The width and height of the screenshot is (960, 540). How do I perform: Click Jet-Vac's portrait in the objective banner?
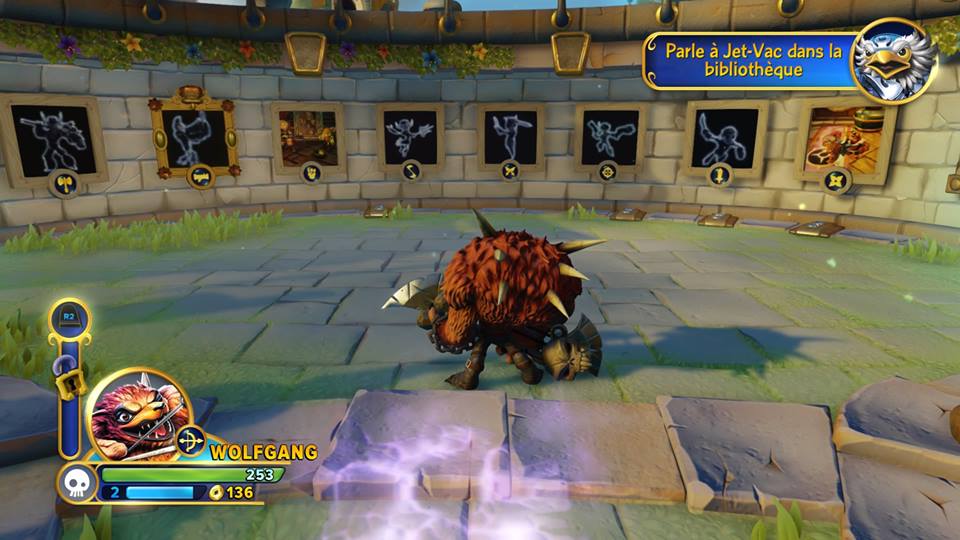893,61
